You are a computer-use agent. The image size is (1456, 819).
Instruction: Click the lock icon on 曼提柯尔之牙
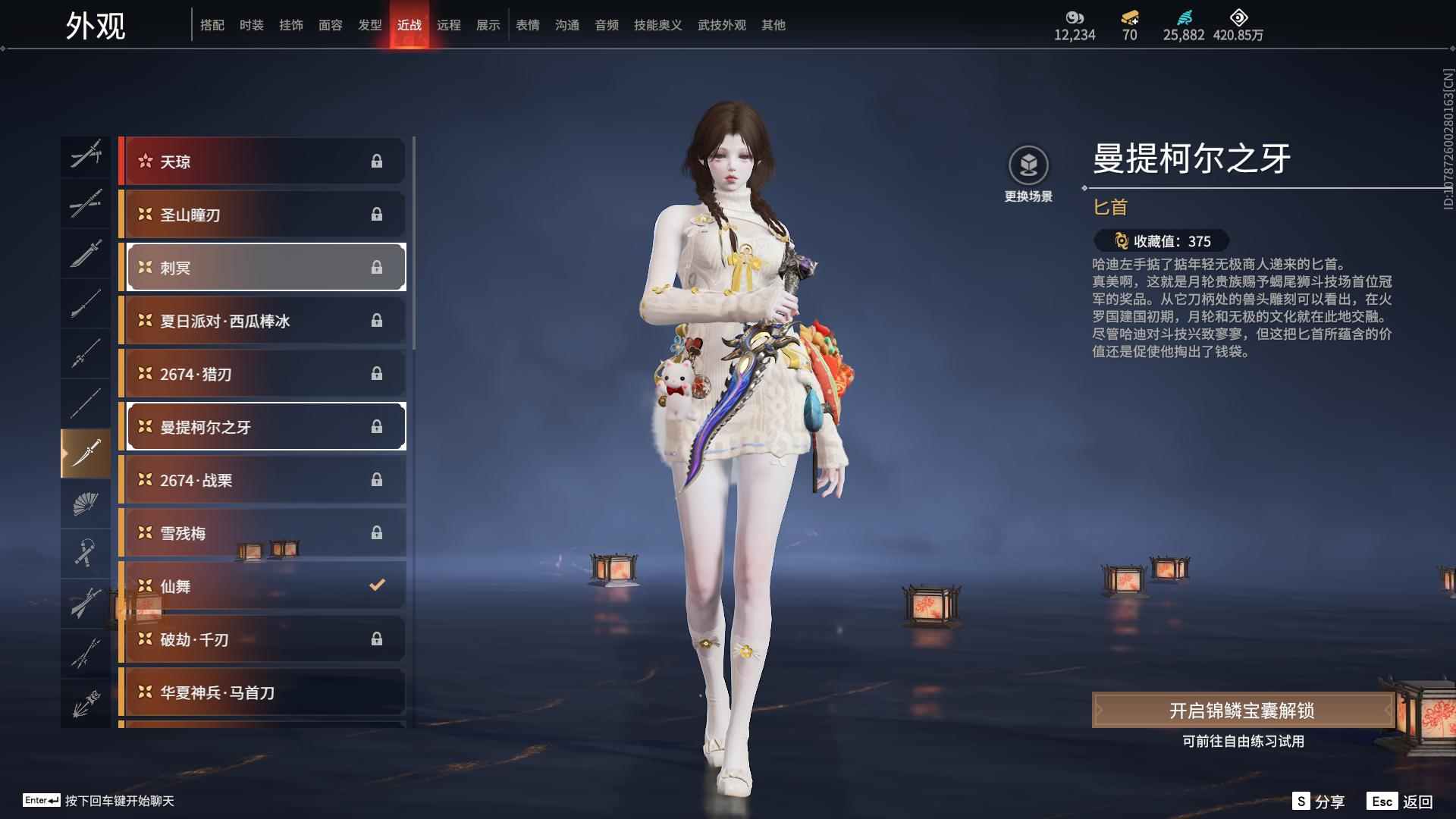pyautogui.click(x=377, y=426)
